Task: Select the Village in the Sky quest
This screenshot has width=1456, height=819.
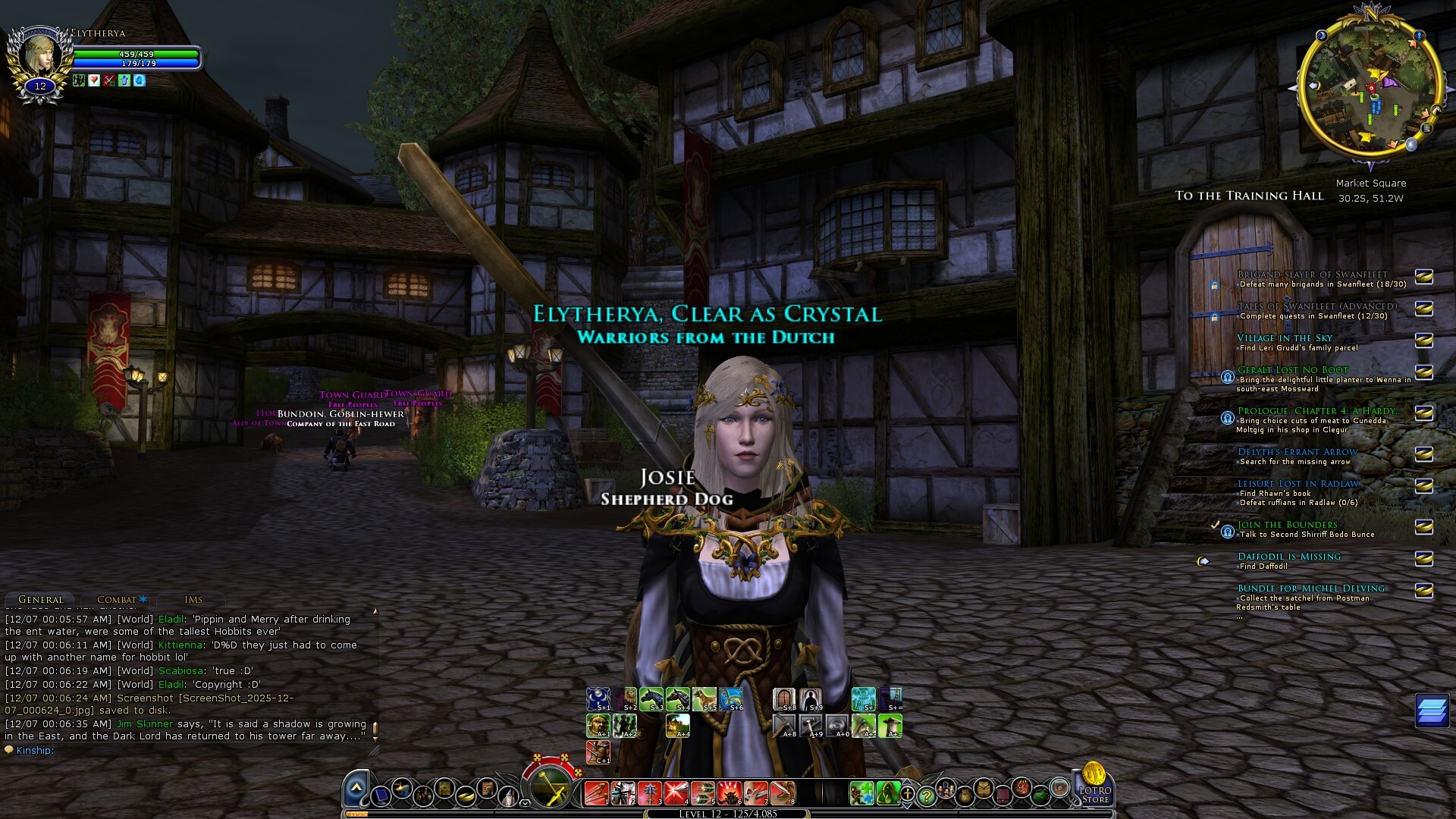Action: (x=1285, y=338)
